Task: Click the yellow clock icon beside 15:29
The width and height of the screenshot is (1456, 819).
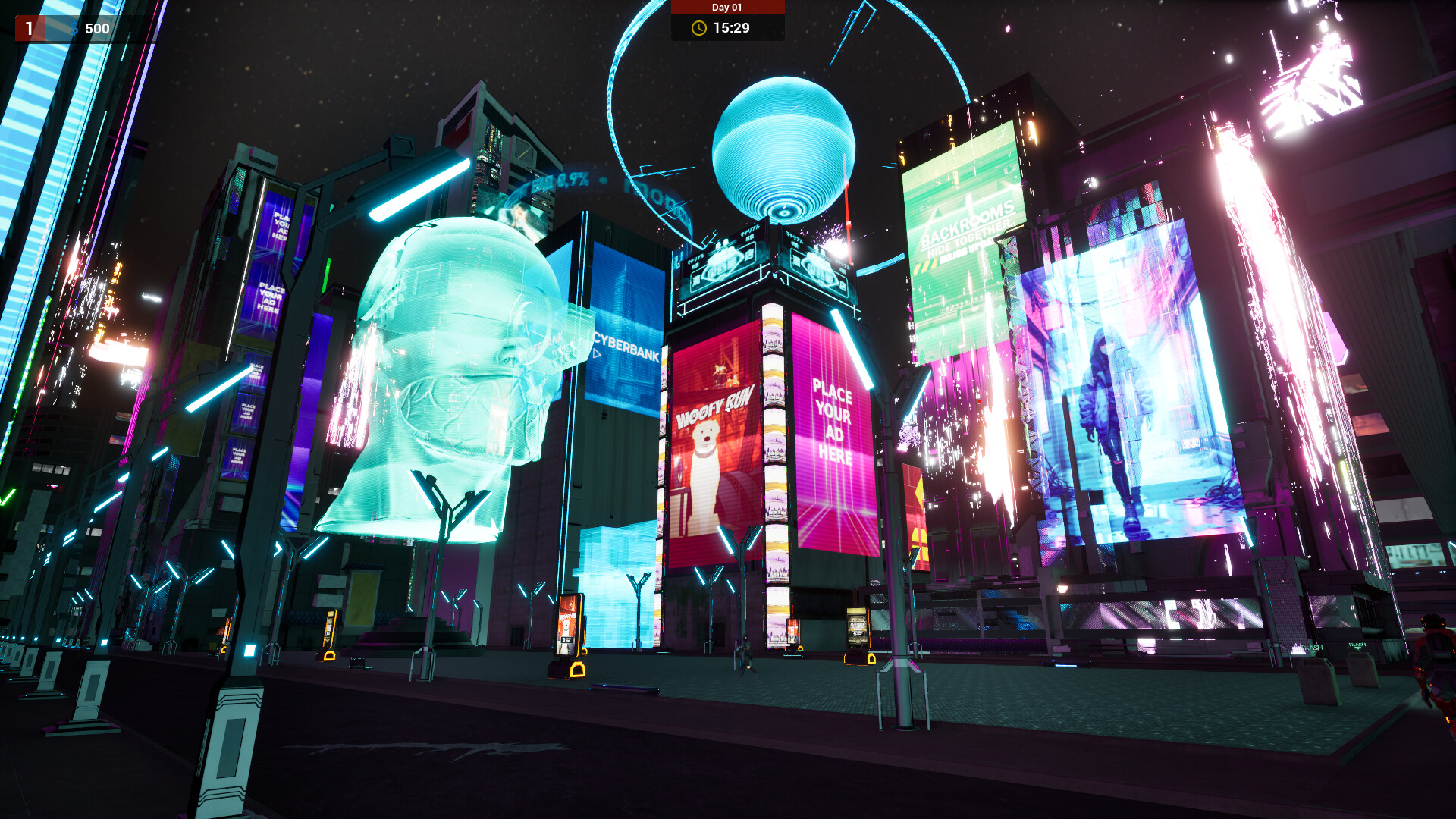Action: coord(699,28)
